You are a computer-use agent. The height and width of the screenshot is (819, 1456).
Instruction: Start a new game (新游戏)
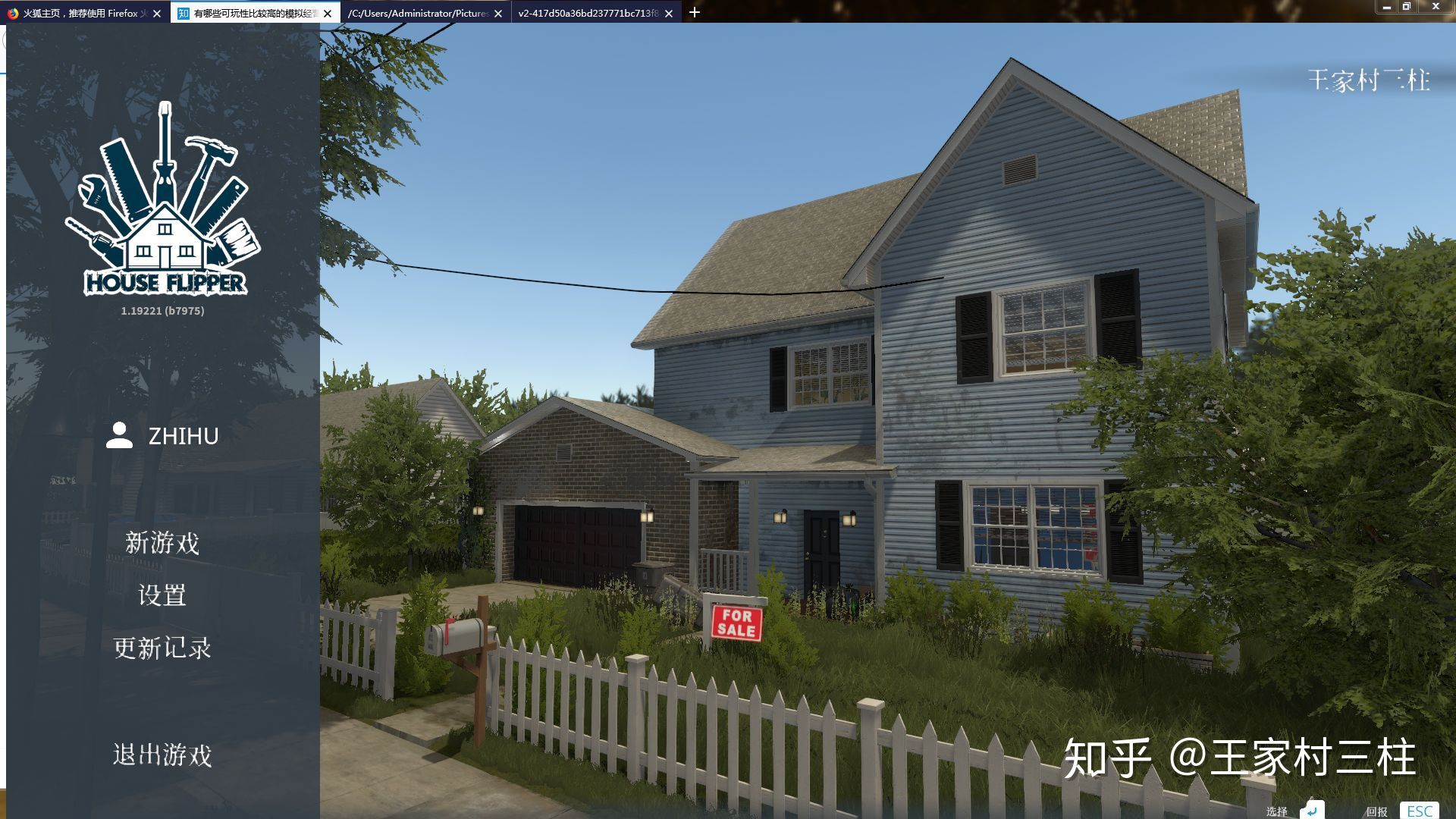click(x=162, y=543)
